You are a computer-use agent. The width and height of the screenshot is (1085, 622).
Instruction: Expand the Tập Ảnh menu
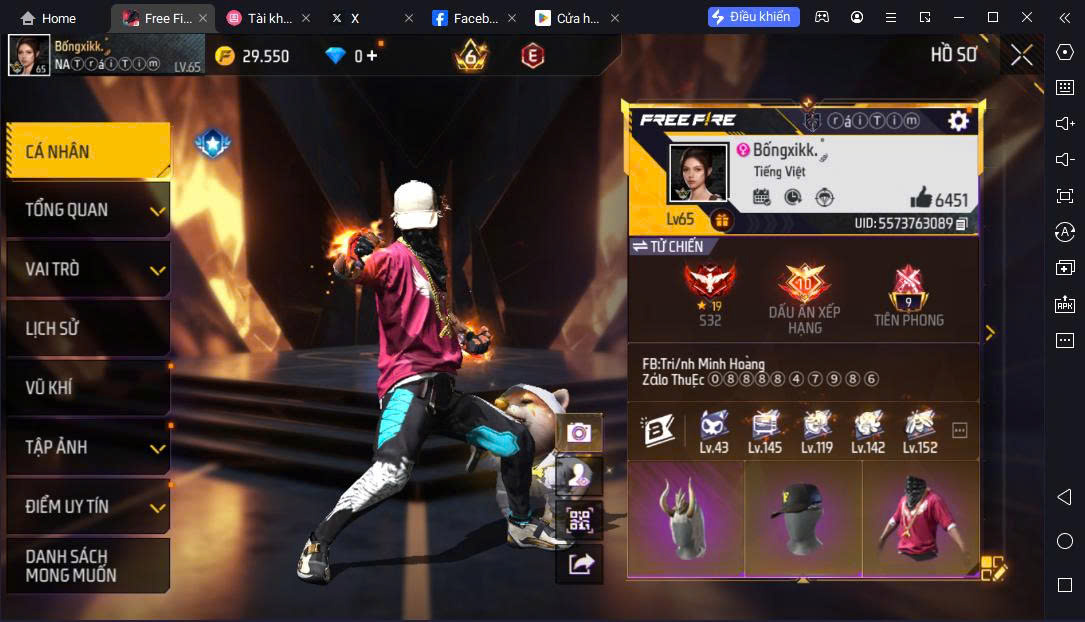click(x=88, y=447)
